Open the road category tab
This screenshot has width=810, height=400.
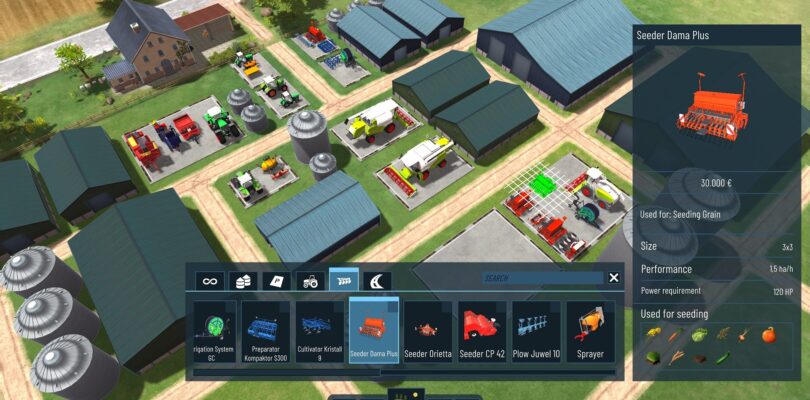(x=377, y=280)
